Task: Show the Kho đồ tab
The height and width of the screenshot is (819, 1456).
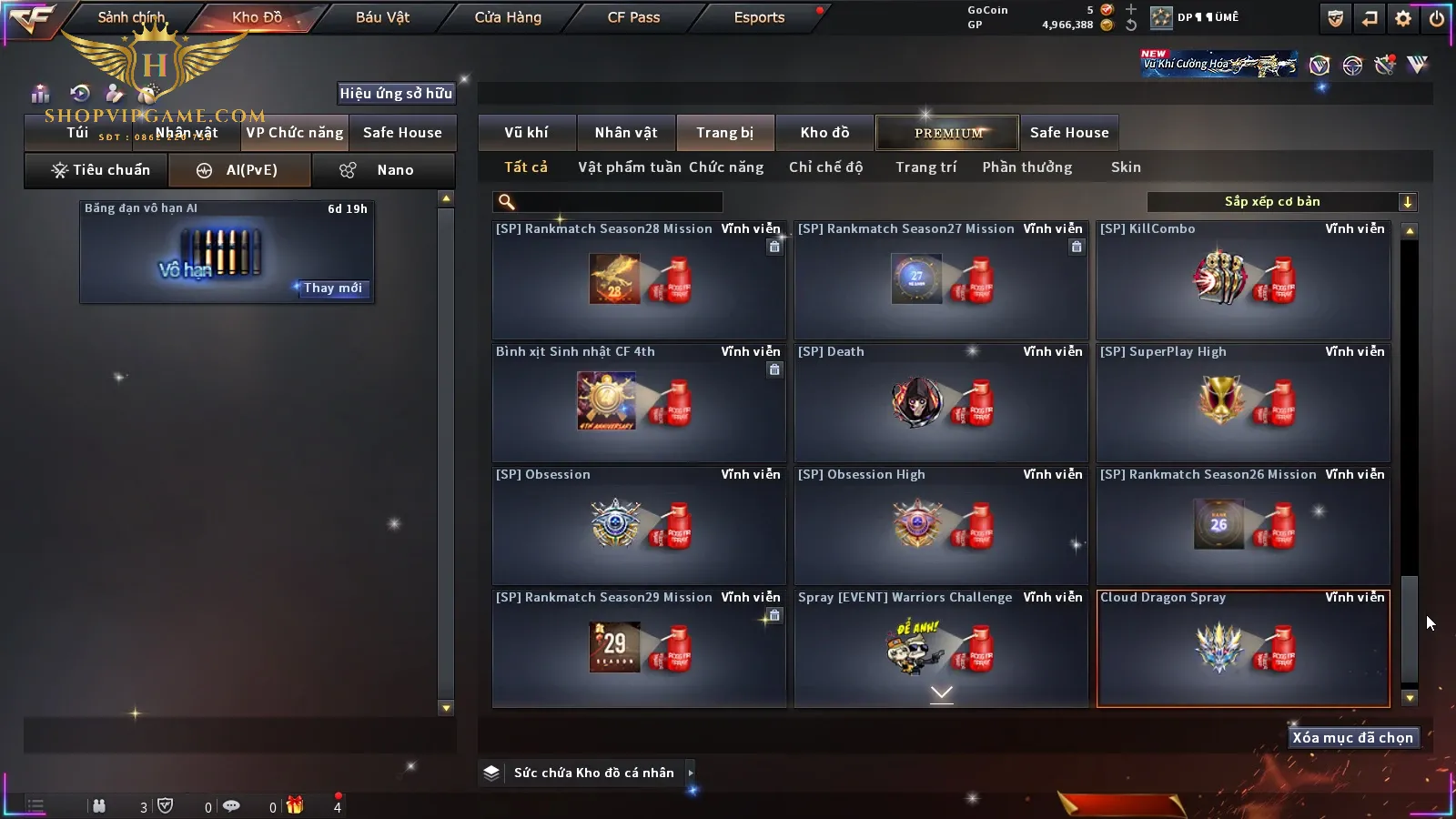Action: tap(824, 133)
